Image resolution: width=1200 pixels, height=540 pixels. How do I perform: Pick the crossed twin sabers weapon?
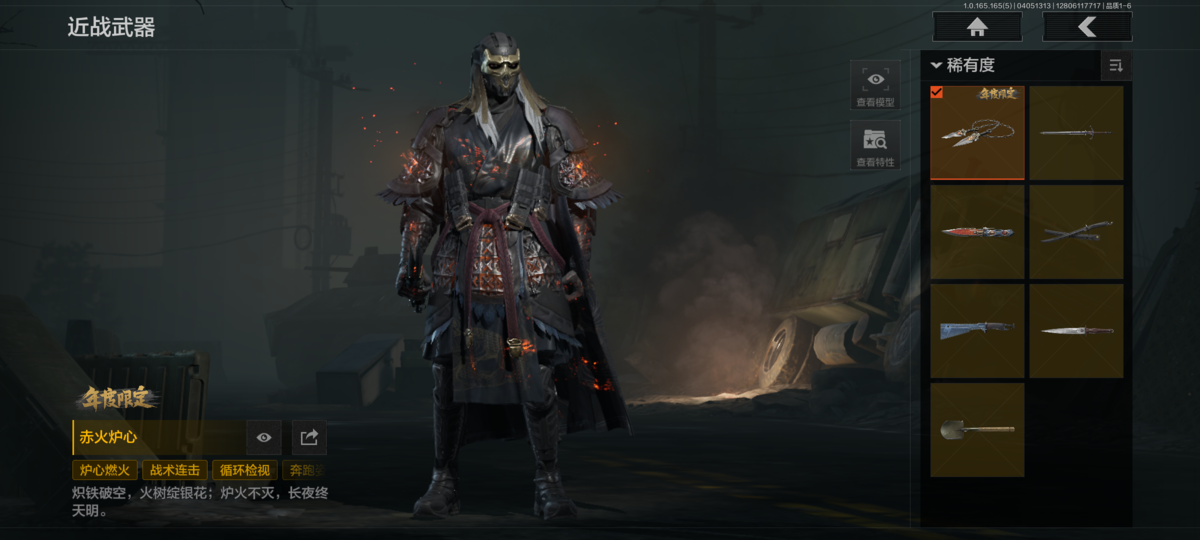pos(1076,232)
